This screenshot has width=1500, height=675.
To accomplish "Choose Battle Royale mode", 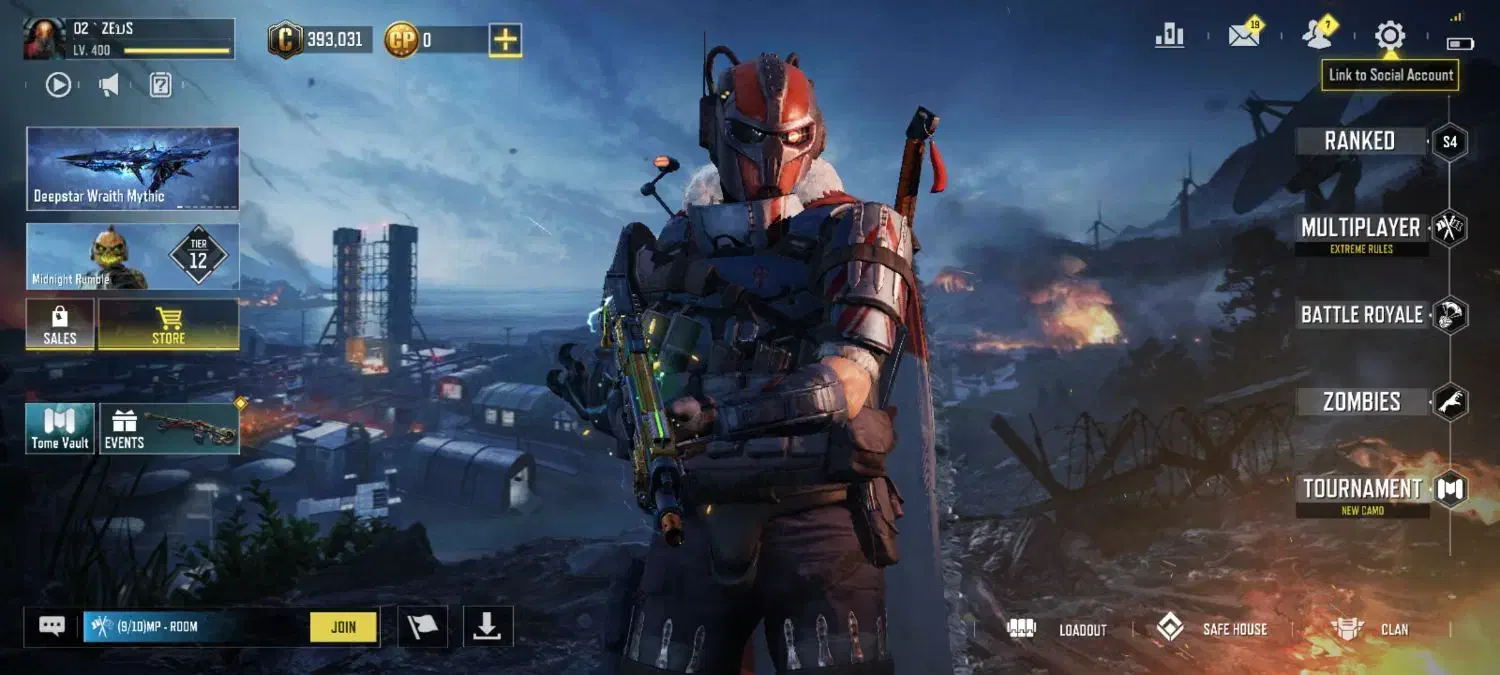I will click(x=1361, y=315).
